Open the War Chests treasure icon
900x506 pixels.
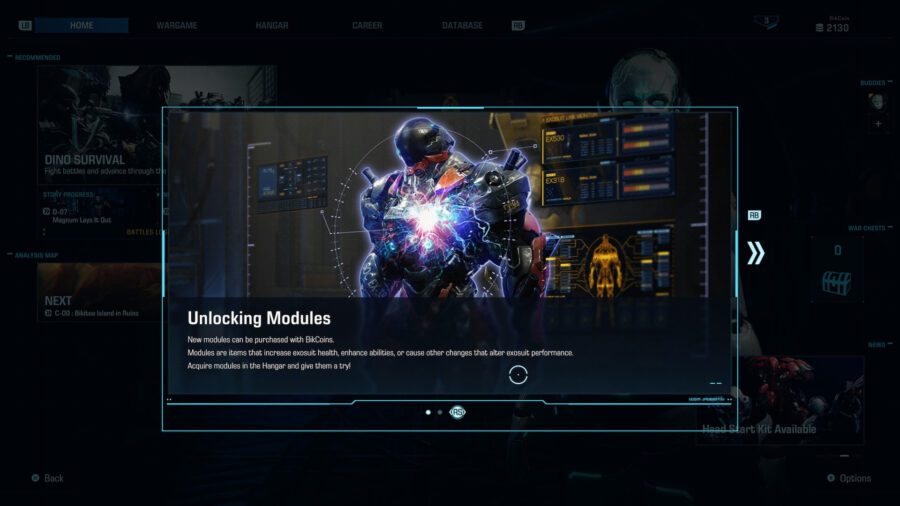click(x=836, y=282)
